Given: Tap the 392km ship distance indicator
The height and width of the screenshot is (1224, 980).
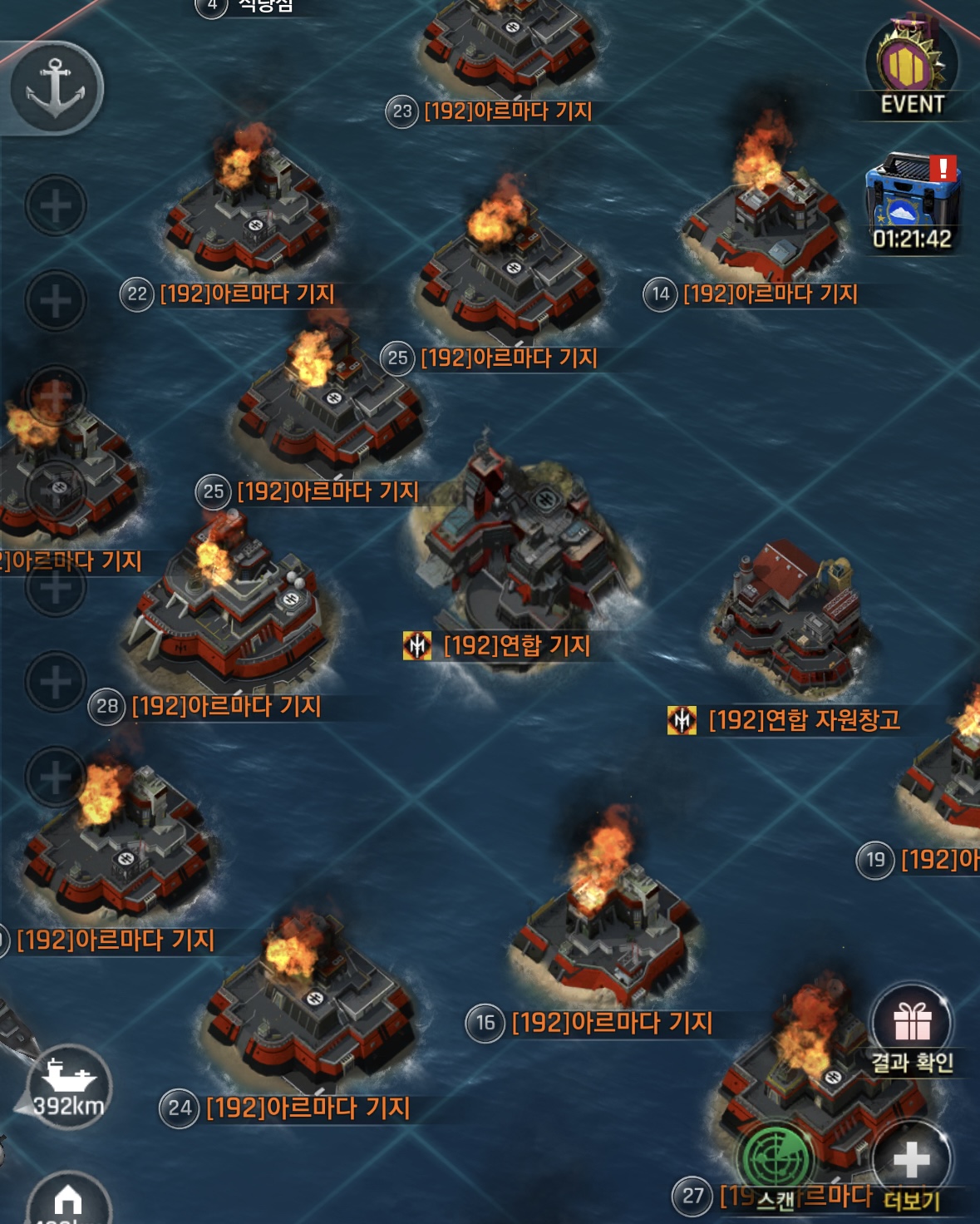Looking at the screenshot, I should 68,1087.
